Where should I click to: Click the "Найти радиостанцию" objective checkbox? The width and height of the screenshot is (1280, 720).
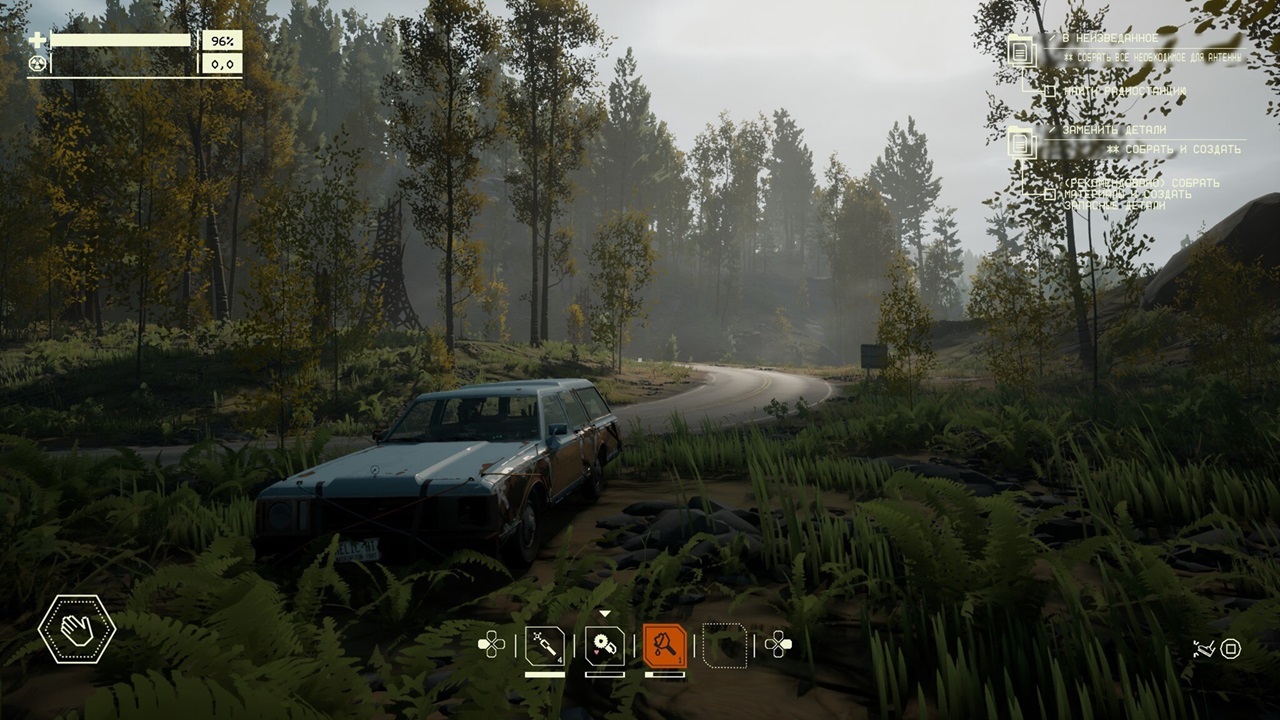(x=1050, y=92)
